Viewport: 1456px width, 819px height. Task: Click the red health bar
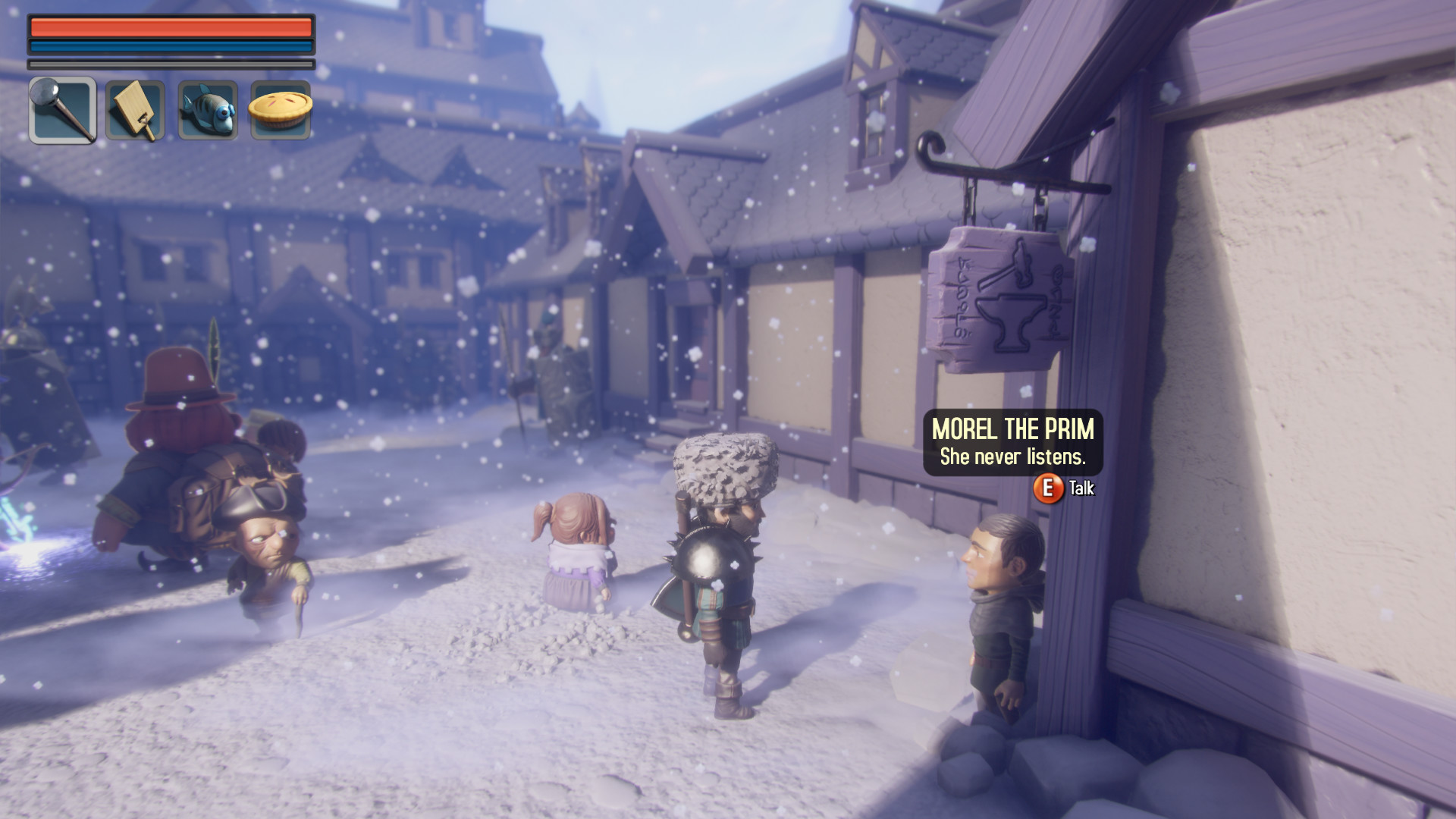(x=171, y=29)
